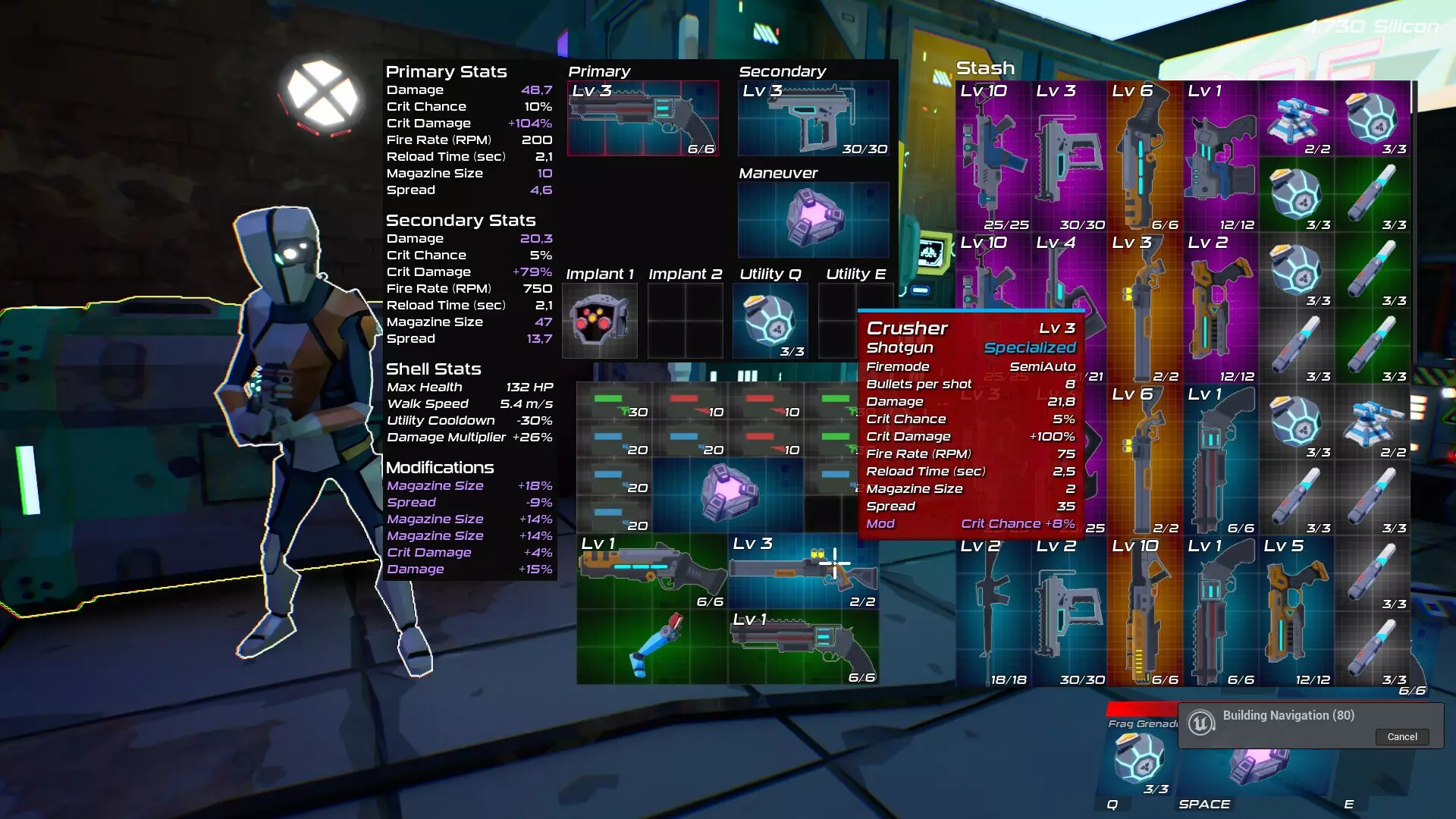Select the Secondary slot submachine gun
Image resolution: width=1456 pixels, height=819 pixels.
[813, 119]
